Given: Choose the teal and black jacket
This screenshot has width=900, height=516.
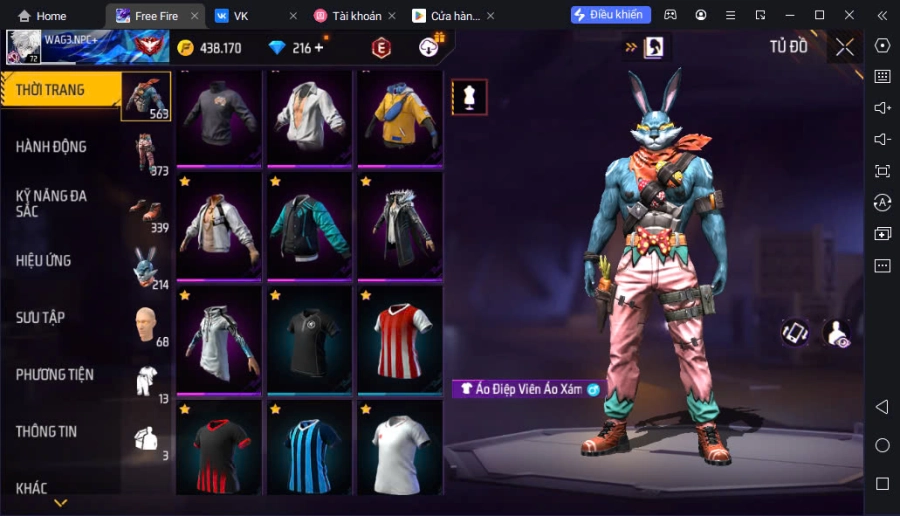Looking at the screenshot, I should click(x=309, y=227).
